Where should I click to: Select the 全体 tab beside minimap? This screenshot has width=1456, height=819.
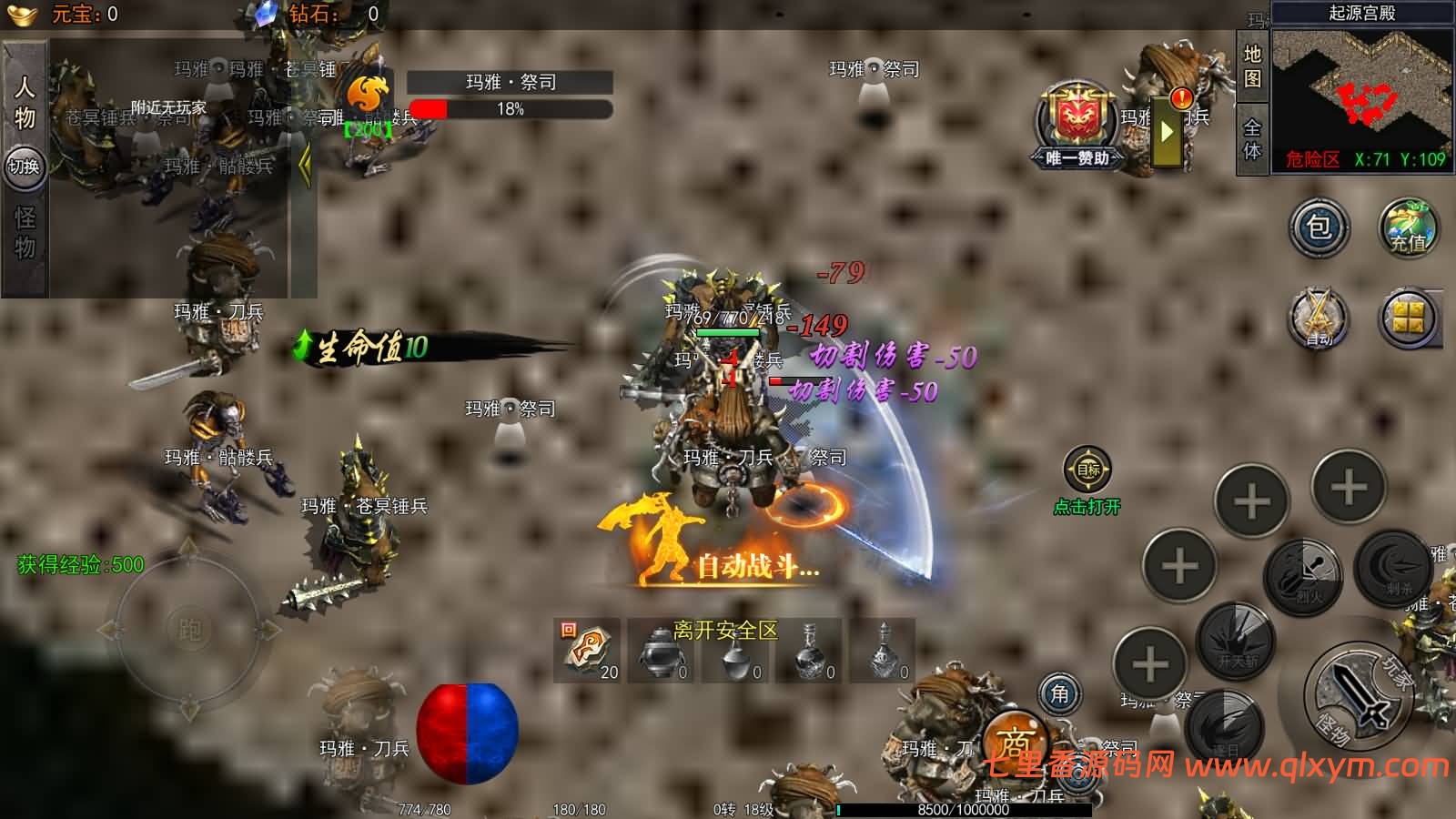point(1252,138)
